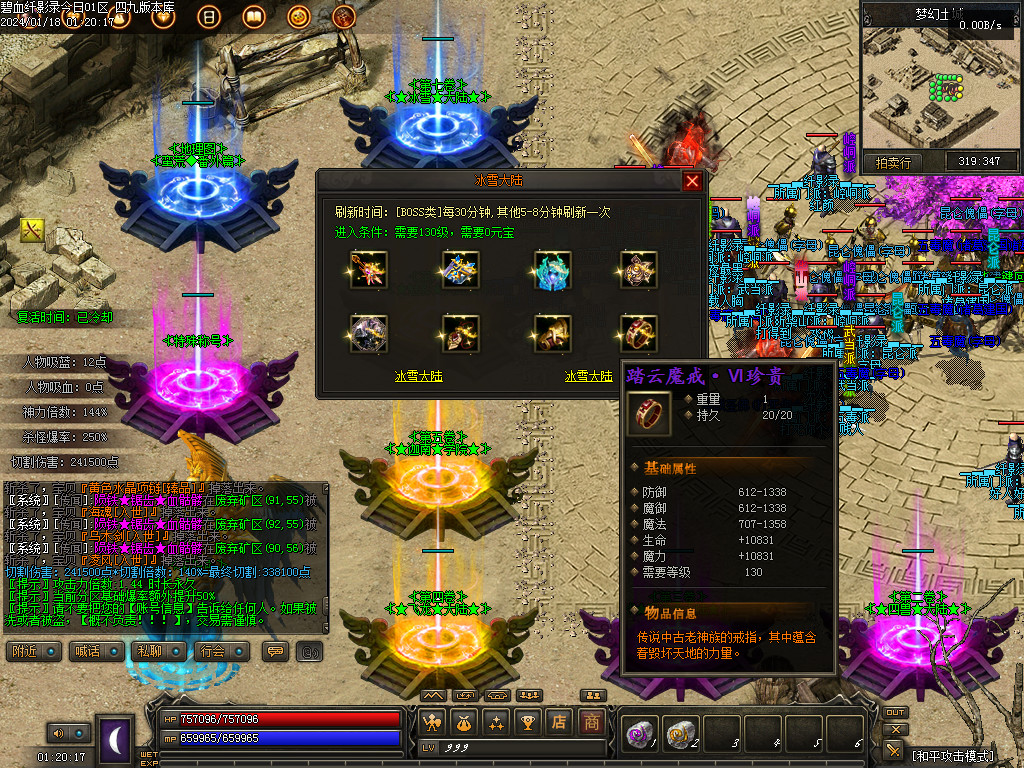This screenshot has height=768, width=1024.
Task: Switch chat to 行会 (guild) channel
Action: pyautogui.click(x=214, y=651)
